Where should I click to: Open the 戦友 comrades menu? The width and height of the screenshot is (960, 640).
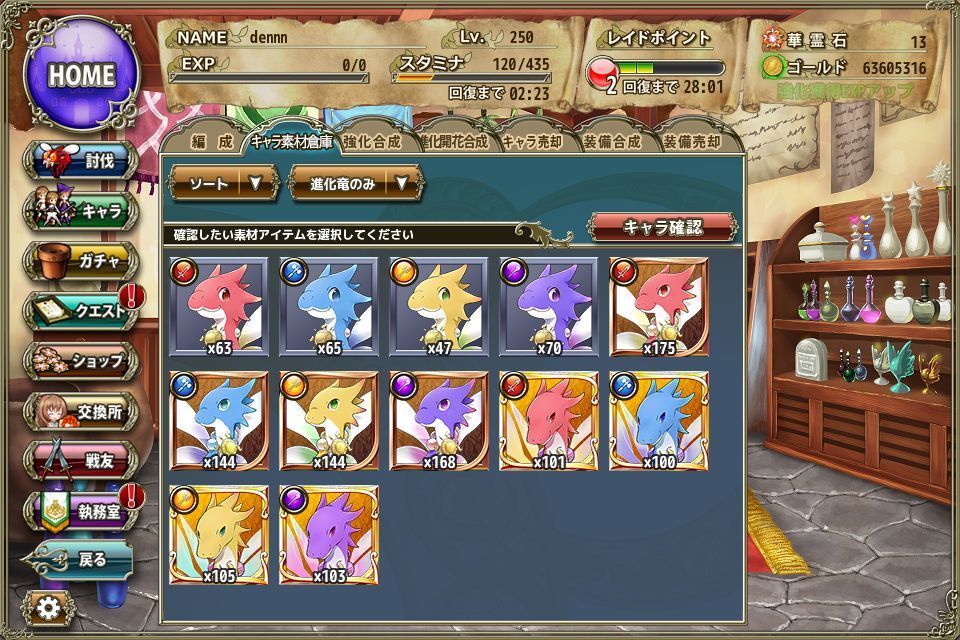(84, 460)
